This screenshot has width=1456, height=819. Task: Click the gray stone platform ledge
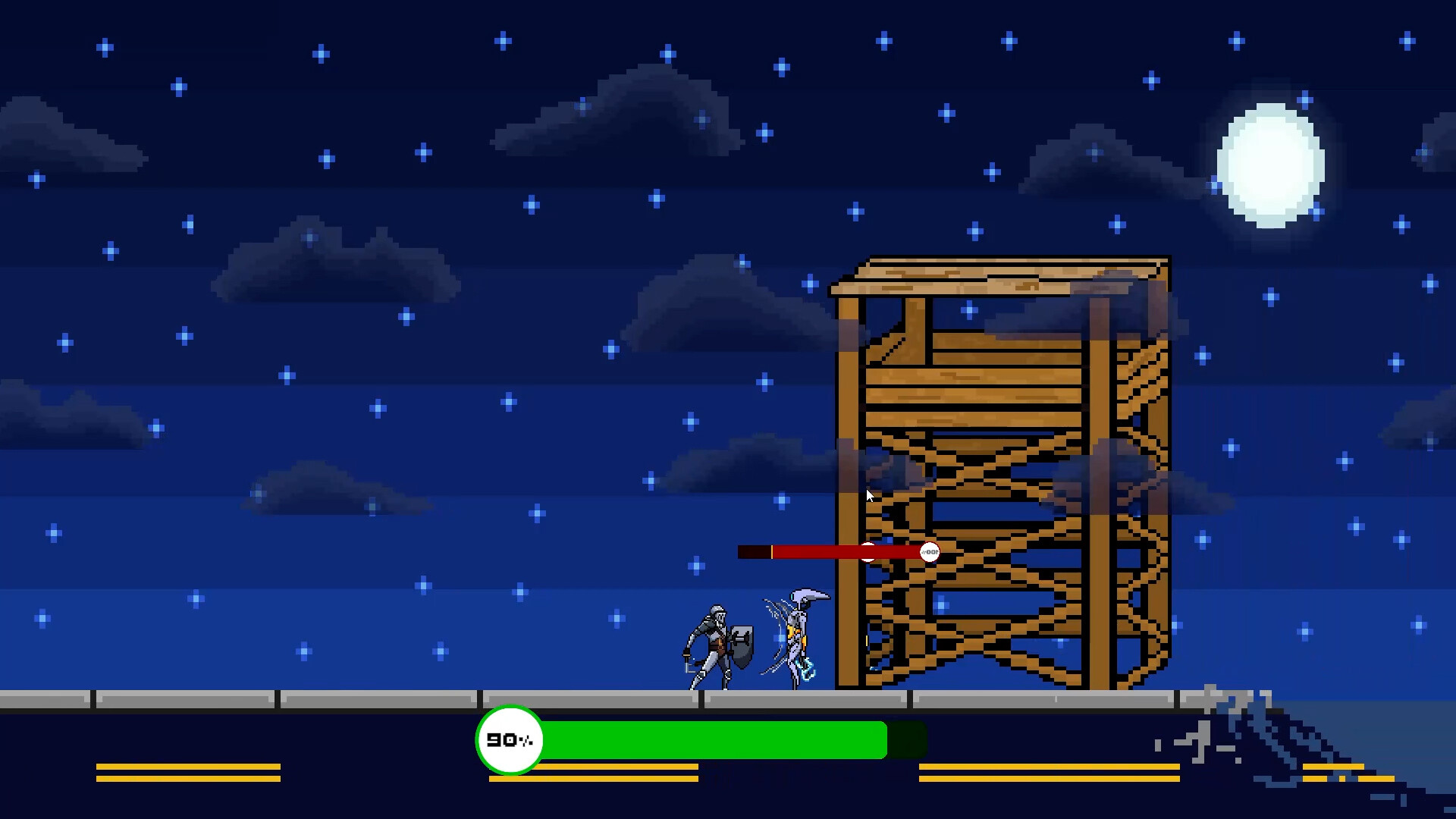(303, 696)
